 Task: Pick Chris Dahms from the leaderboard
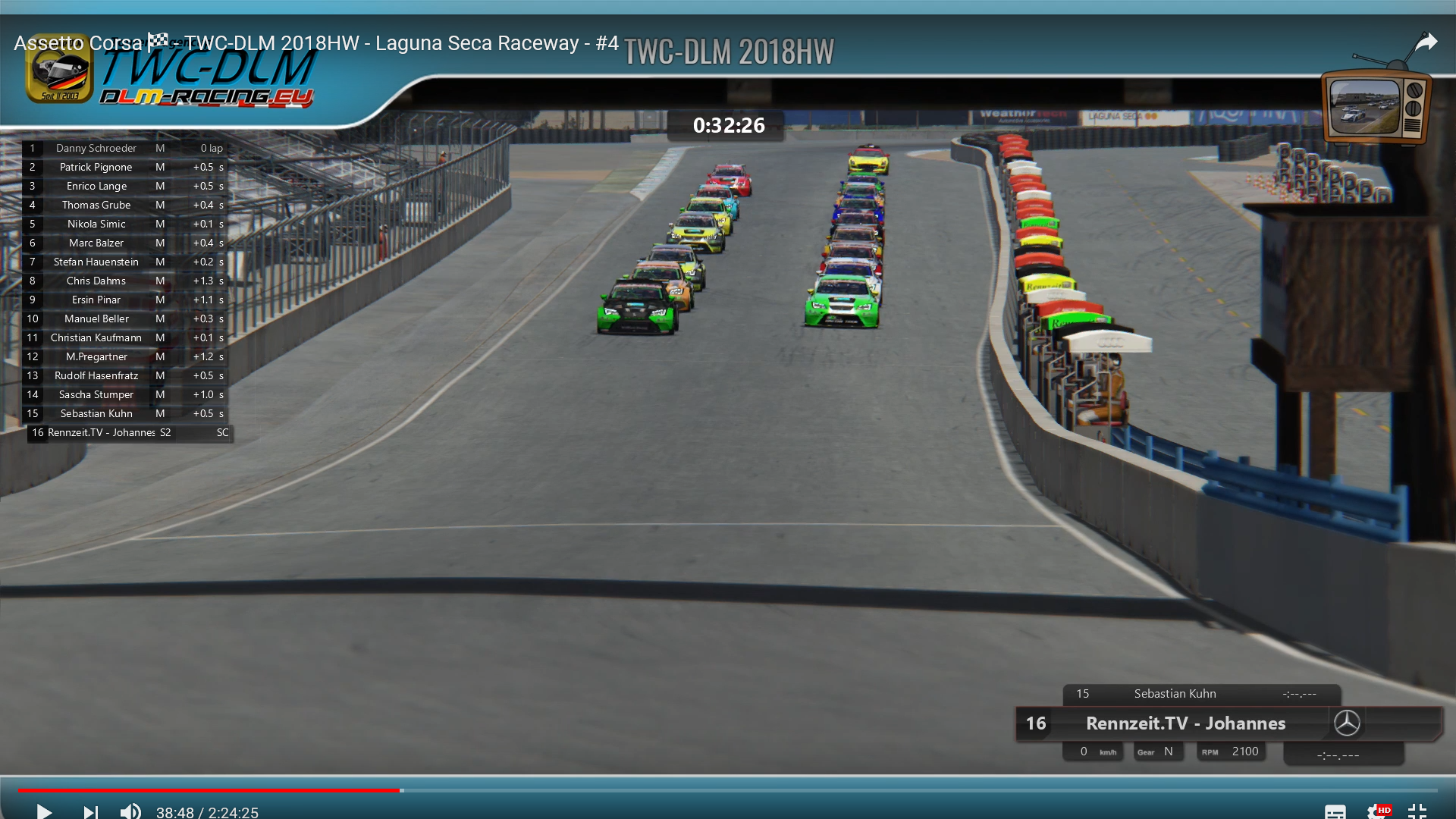[96, 281]
